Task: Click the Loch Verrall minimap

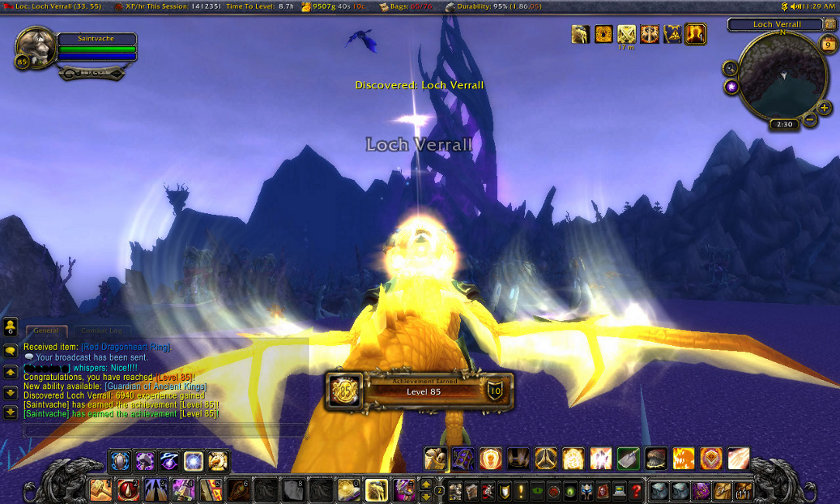Action: (782, 78)
